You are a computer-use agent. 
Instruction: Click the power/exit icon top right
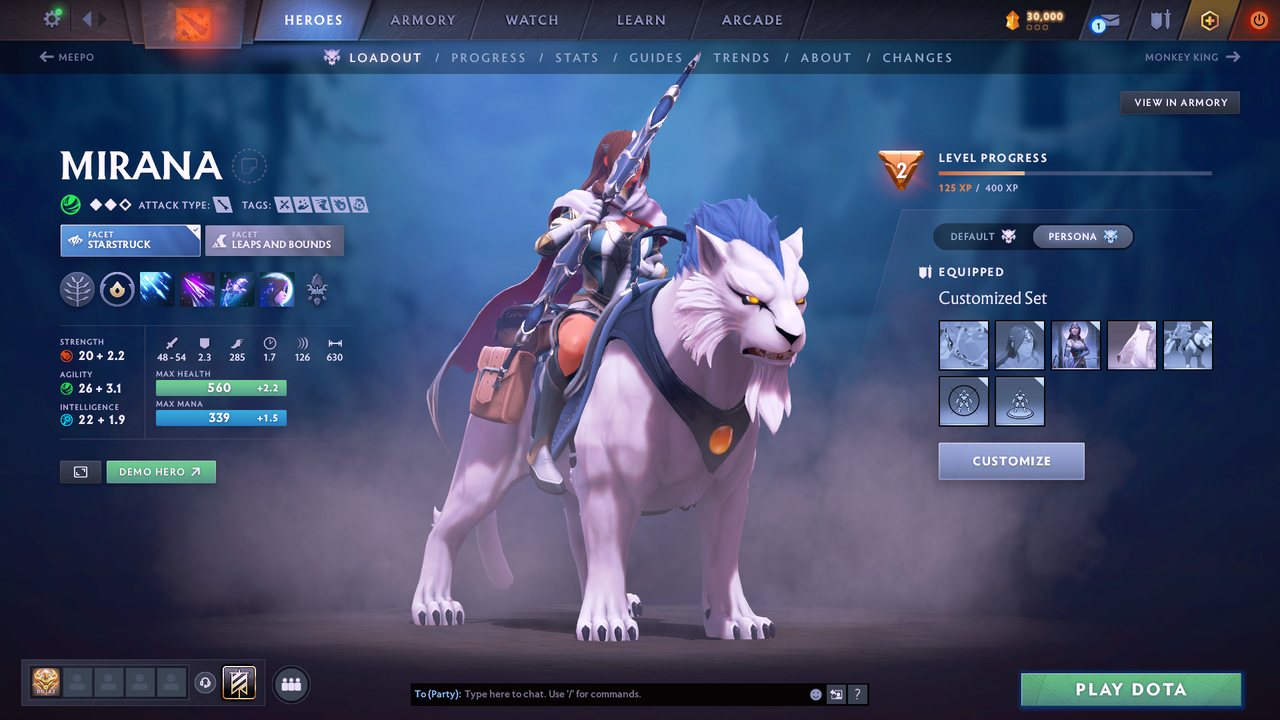click(1258, 19)
